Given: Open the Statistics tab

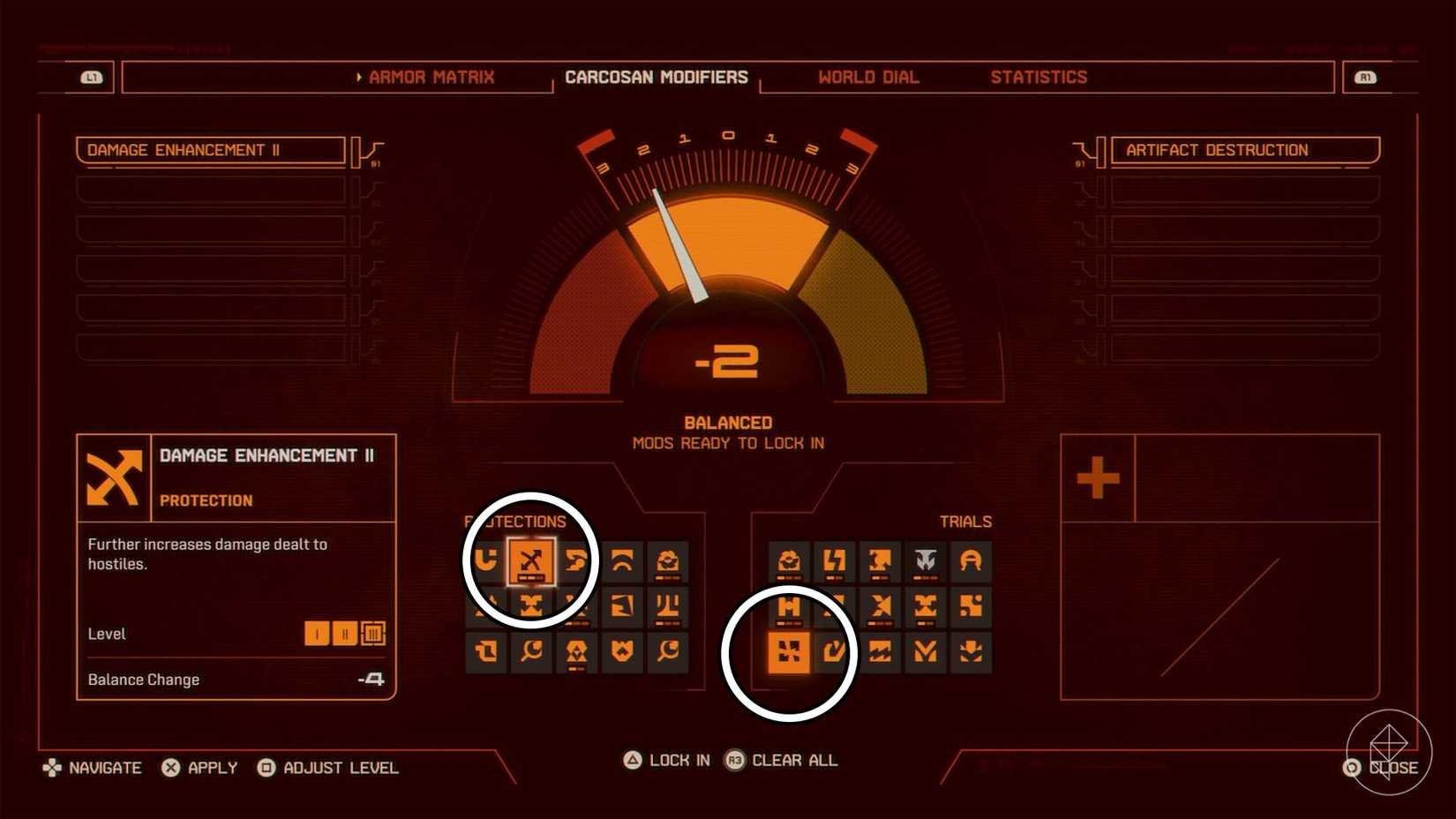Looking at the screenshot, I should [1039, 77].
